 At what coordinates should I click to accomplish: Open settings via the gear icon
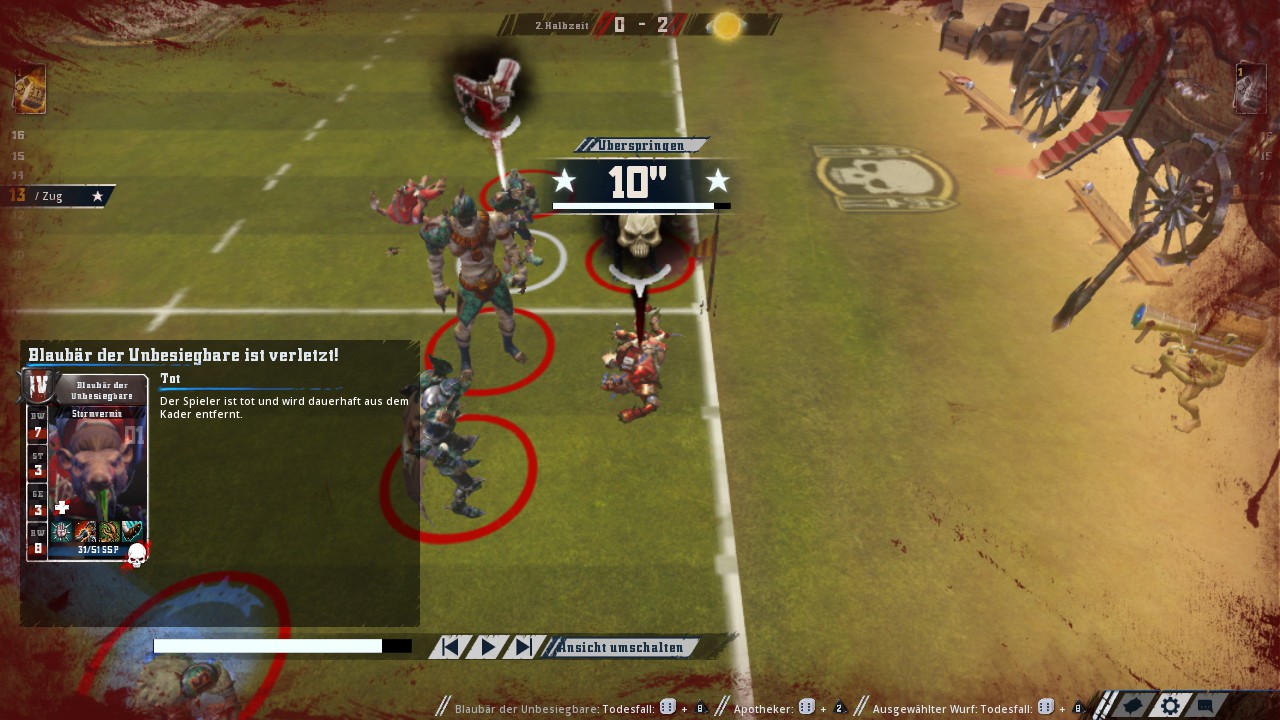tap(1170, 705)
